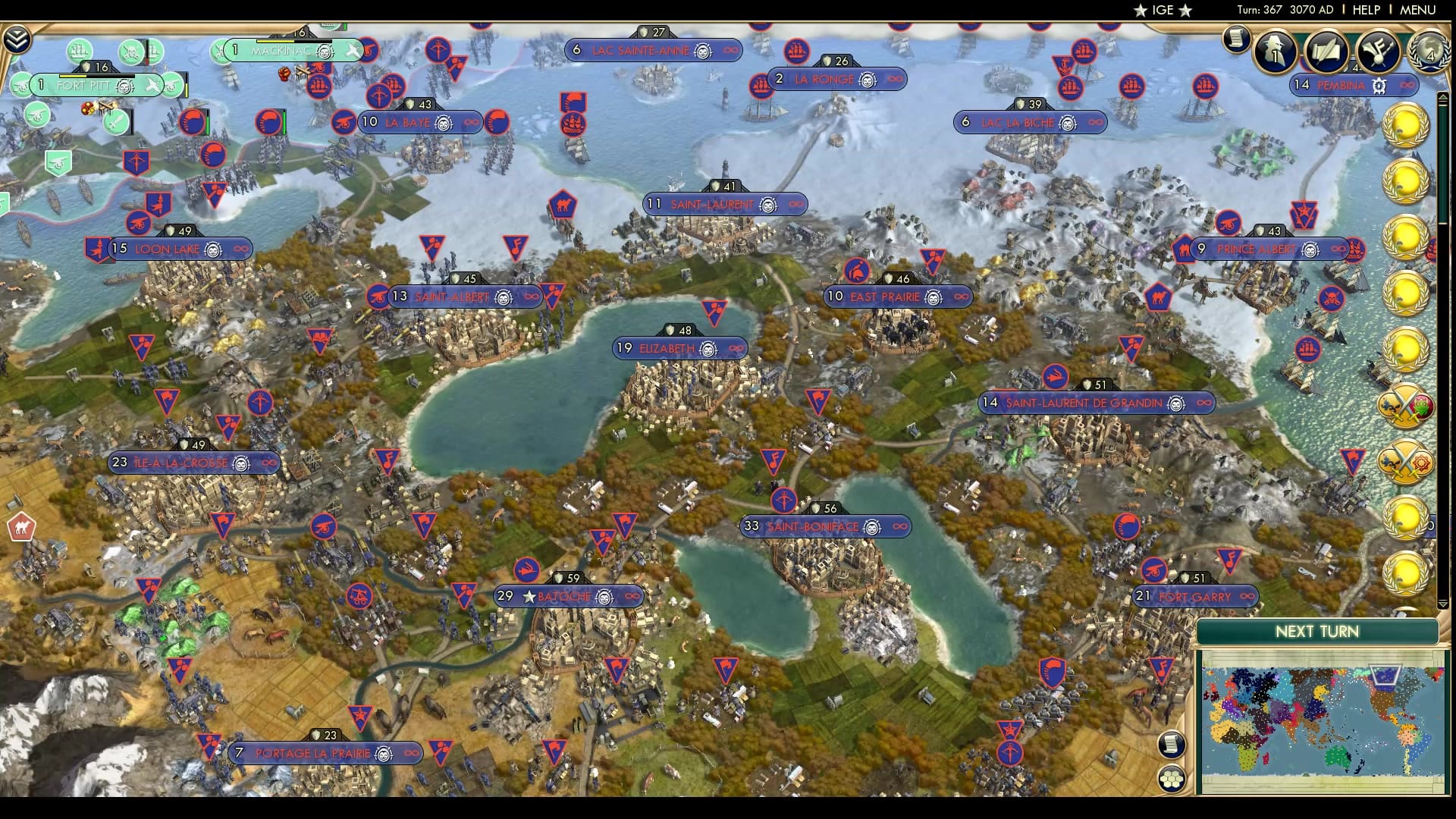1456x819 pixels.
Task: Open the Espionage overview spy icon
Action: click(x=1274, y=51)
